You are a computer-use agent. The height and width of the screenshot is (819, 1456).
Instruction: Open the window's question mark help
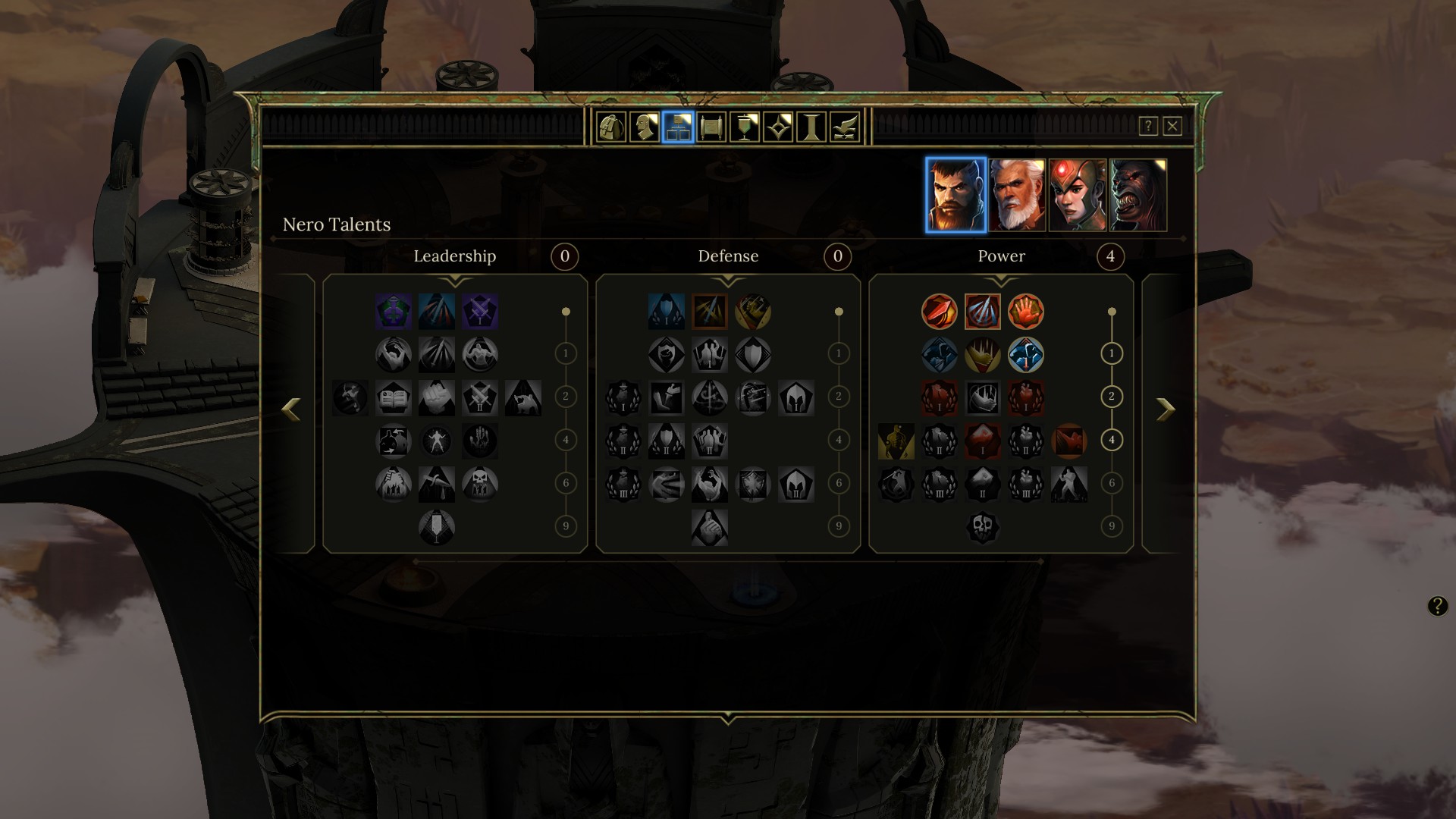(x=1148, y=126)
